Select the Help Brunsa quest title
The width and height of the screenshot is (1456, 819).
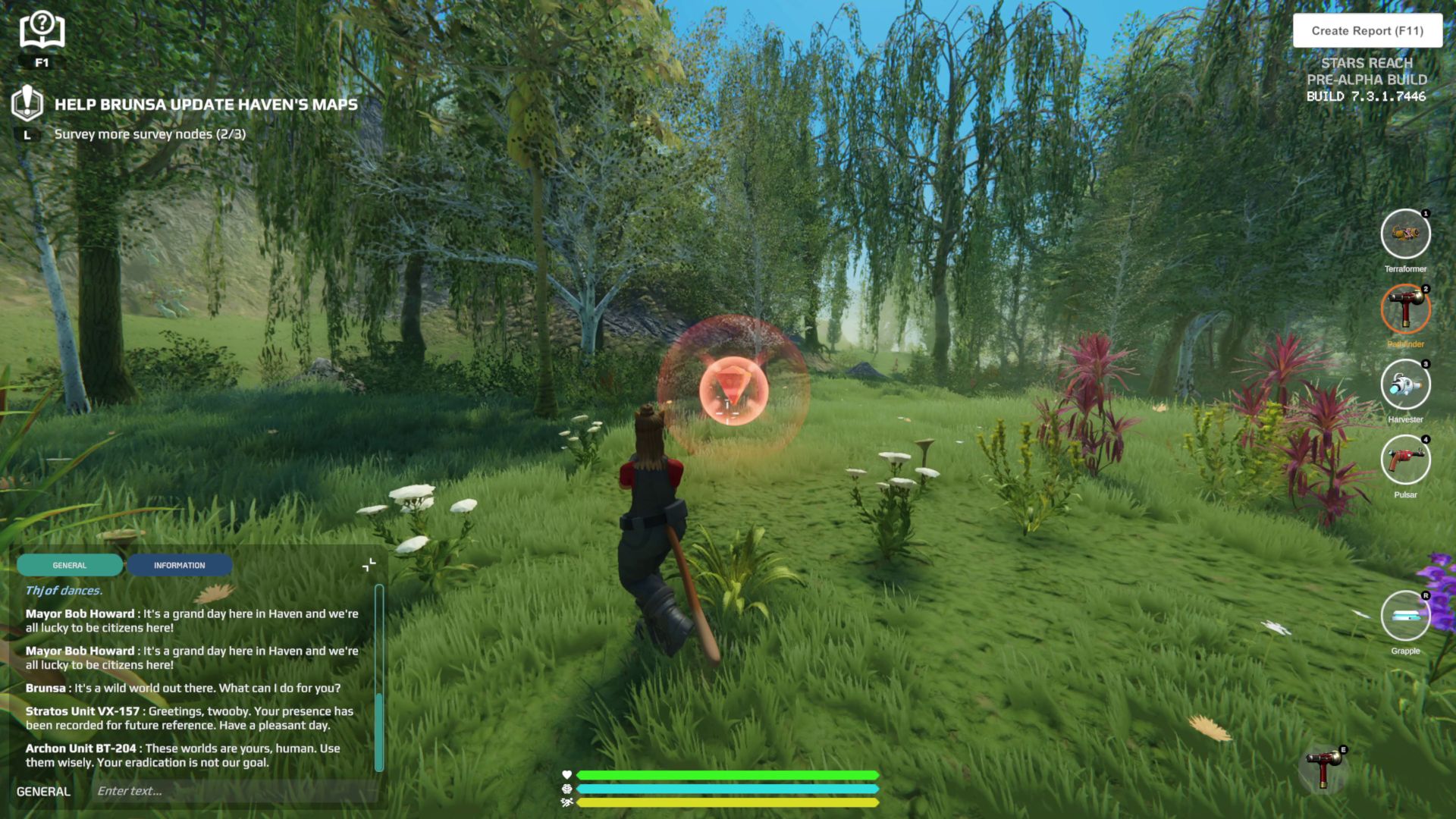click(x=206, y=105)
